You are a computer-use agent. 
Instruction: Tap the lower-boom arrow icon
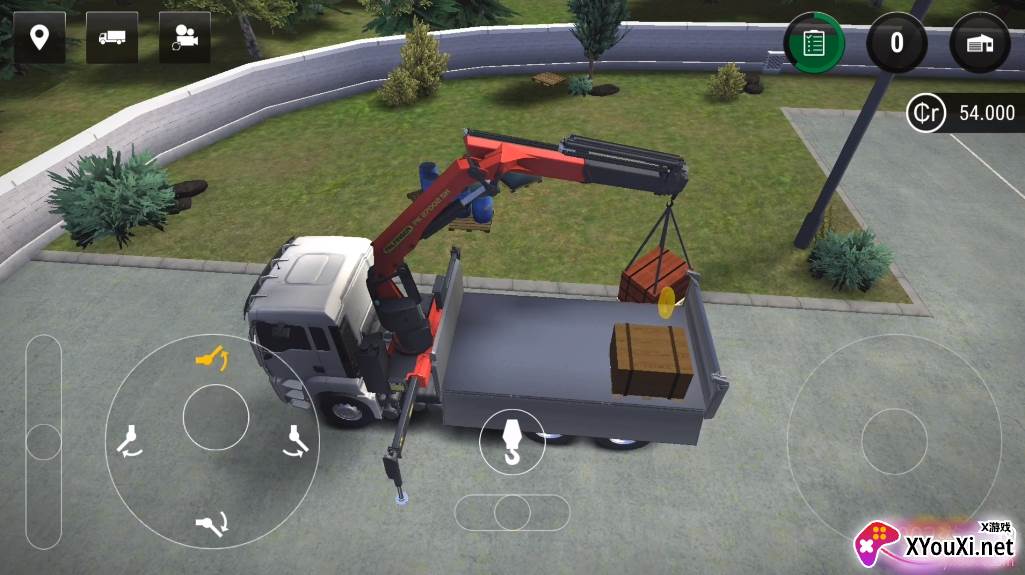point(213,521)
